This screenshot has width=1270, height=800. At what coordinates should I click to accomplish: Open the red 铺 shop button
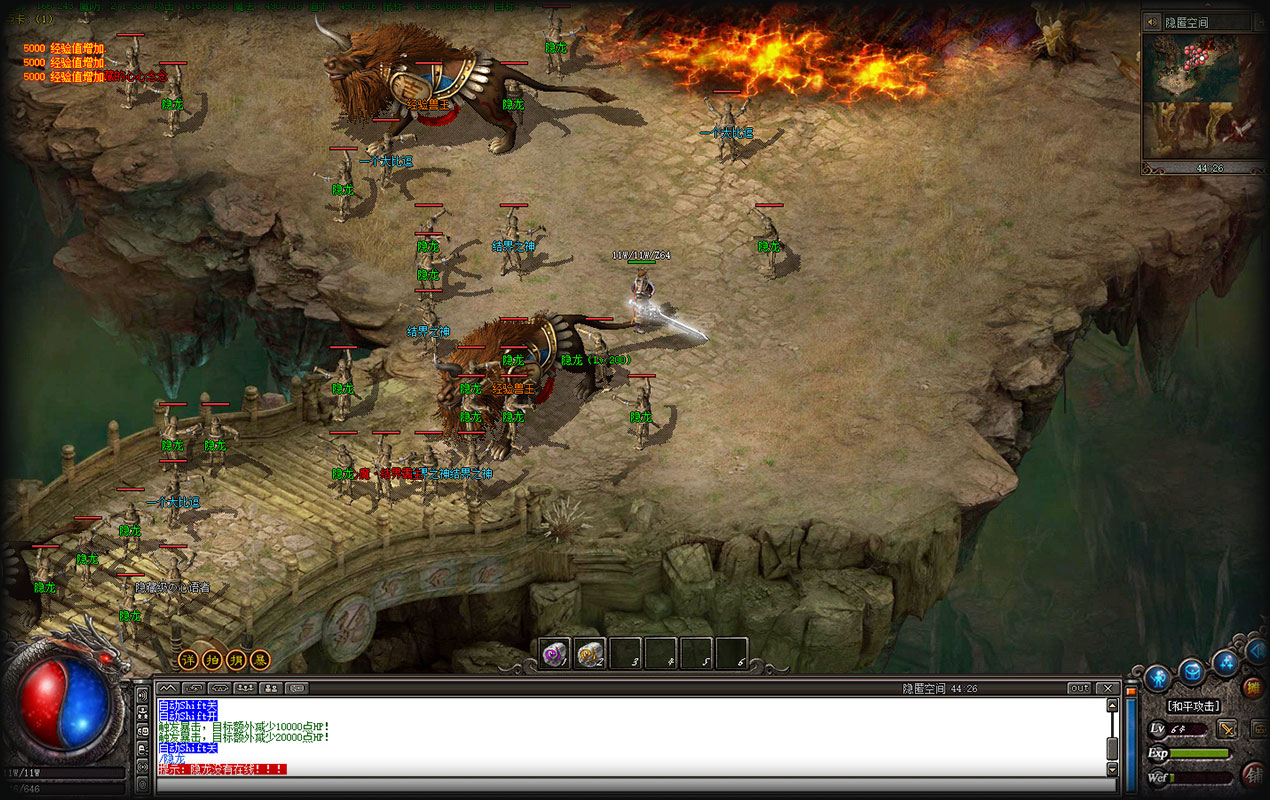coord(1252,775)
